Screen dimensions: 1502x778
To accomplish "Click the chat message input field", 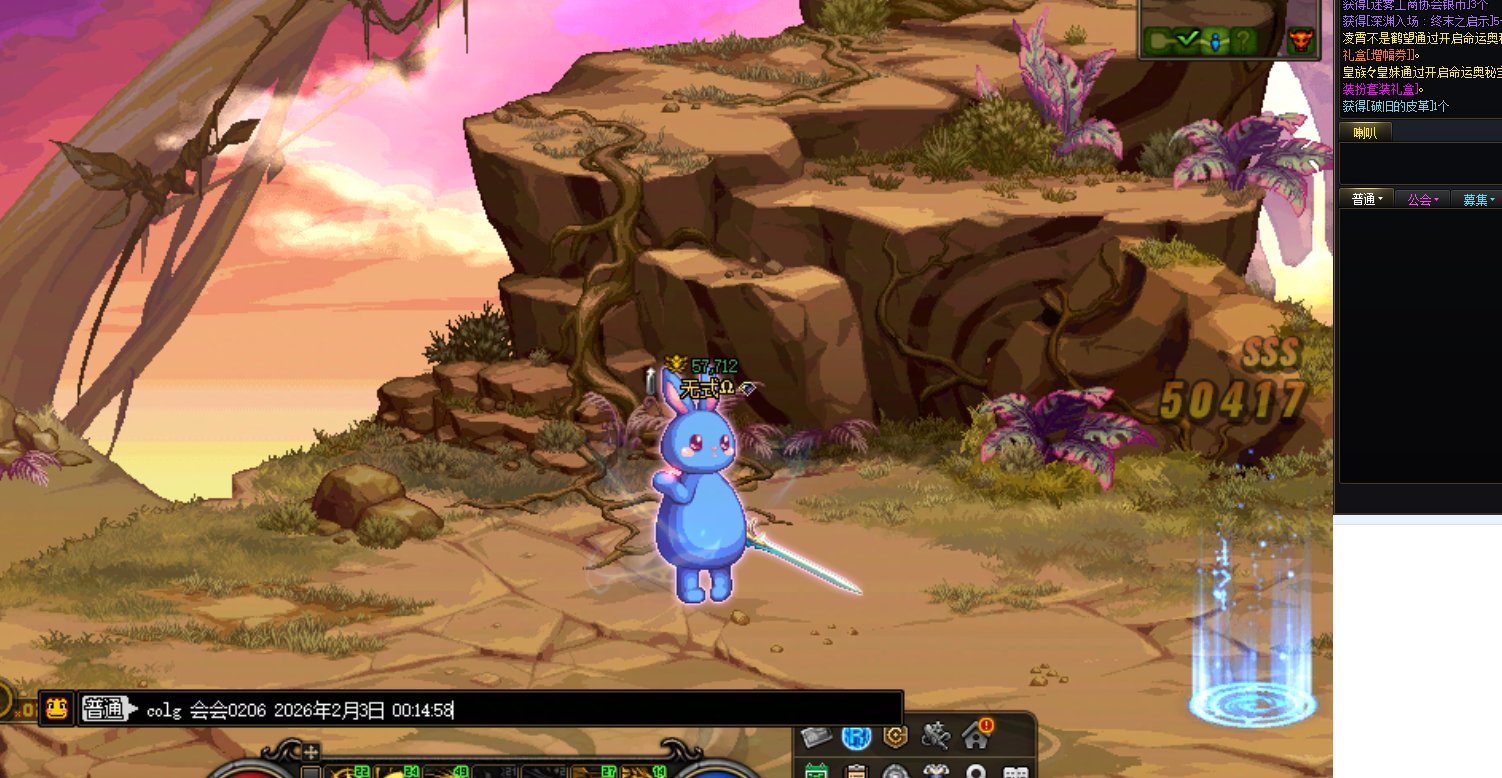I will [x=600, y=710].
